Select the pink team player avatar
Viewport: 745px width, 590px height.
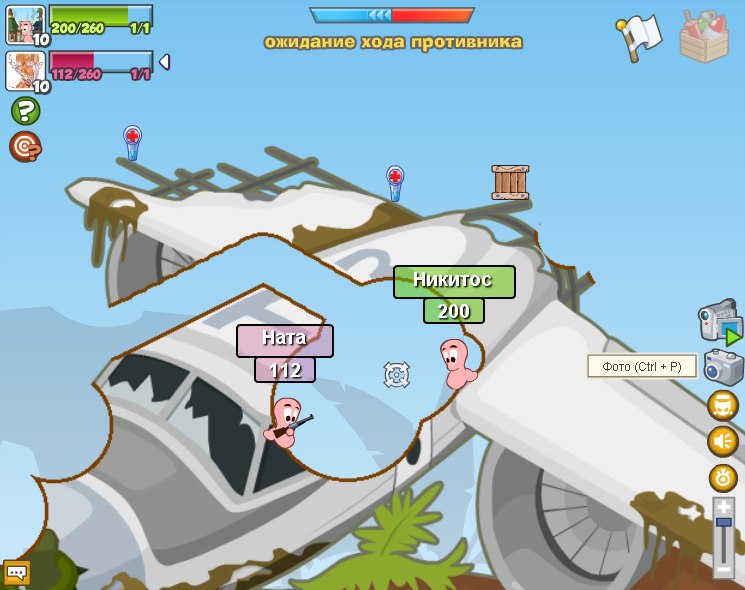(x=25, y=70)
